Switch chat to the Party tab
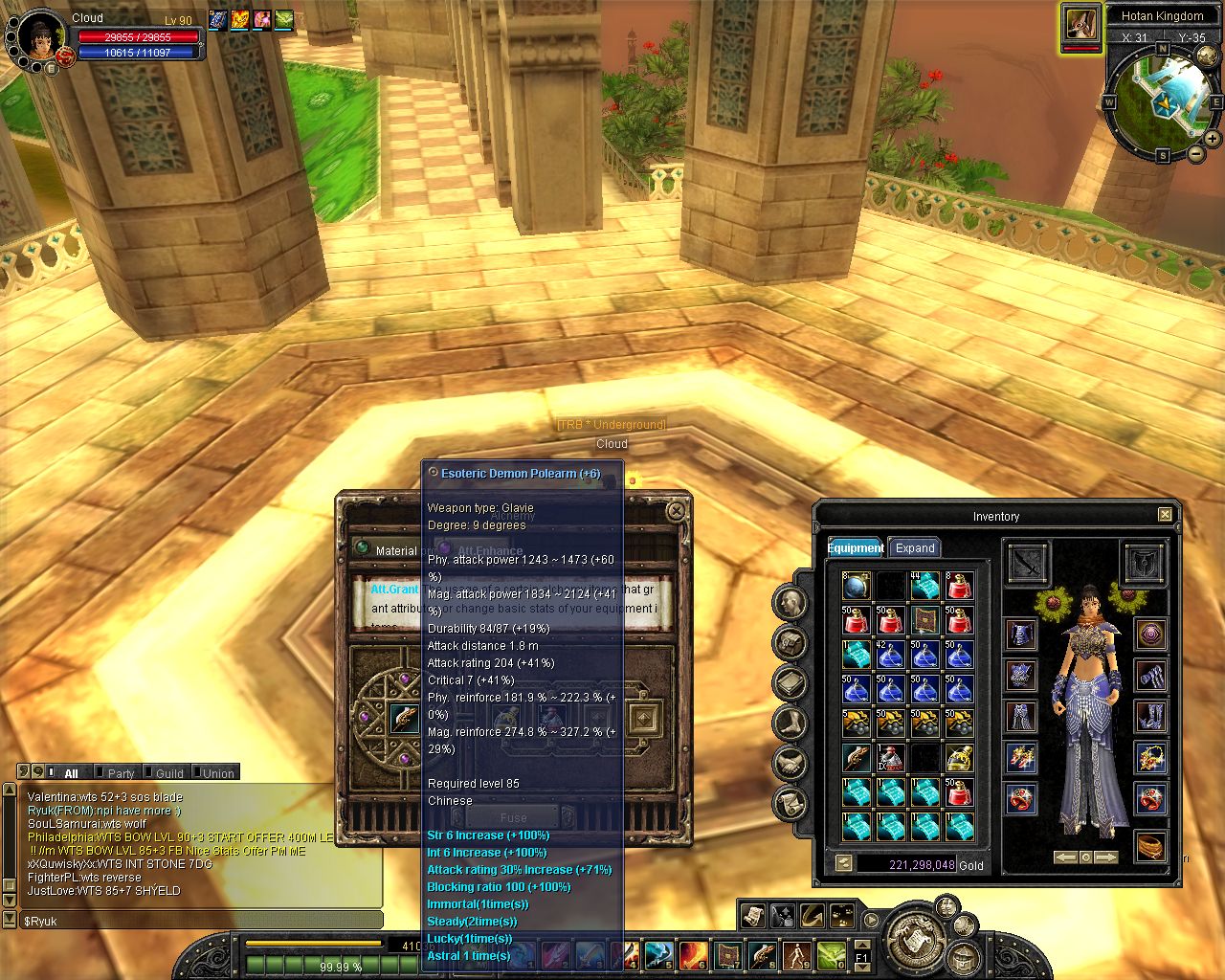The height and width of the screenshot is (980, 1225). click(x=121, y=773)
